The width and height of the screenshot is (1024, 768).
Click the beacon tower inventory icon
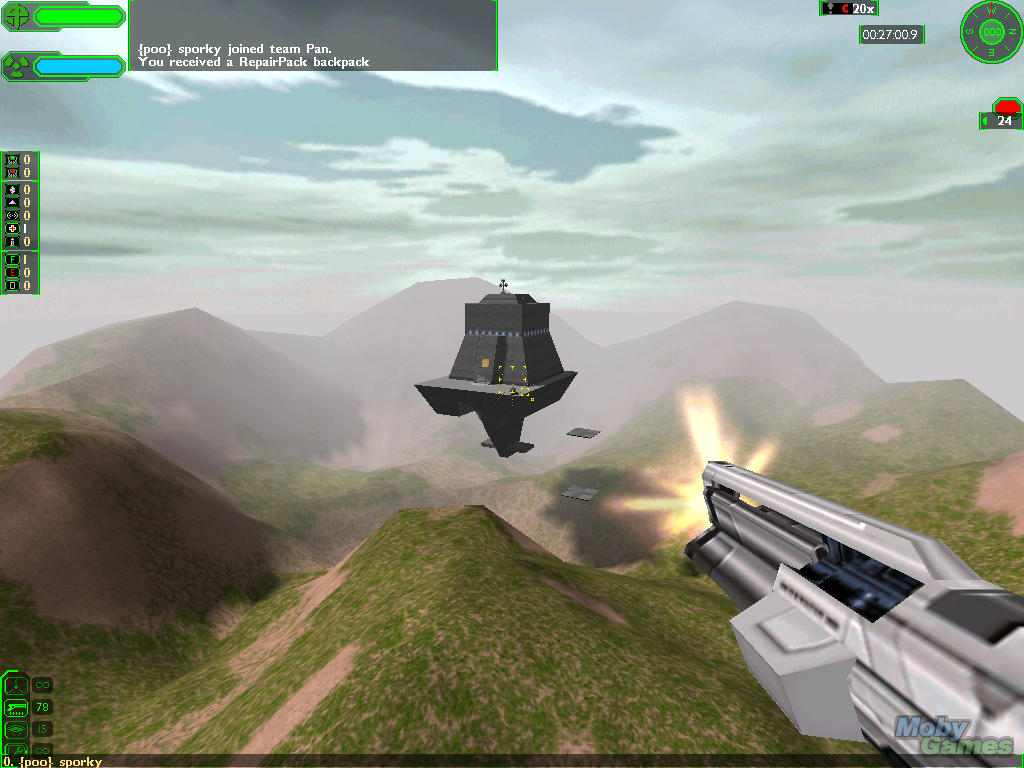point(12,241)
